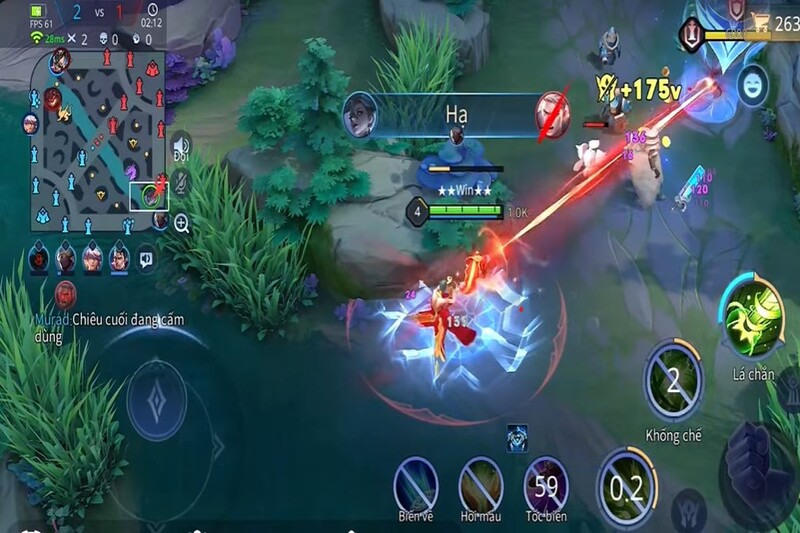Open the quick chat speech-bubble button
Viewport: 800px width, 533px height.
pos(147,258)
